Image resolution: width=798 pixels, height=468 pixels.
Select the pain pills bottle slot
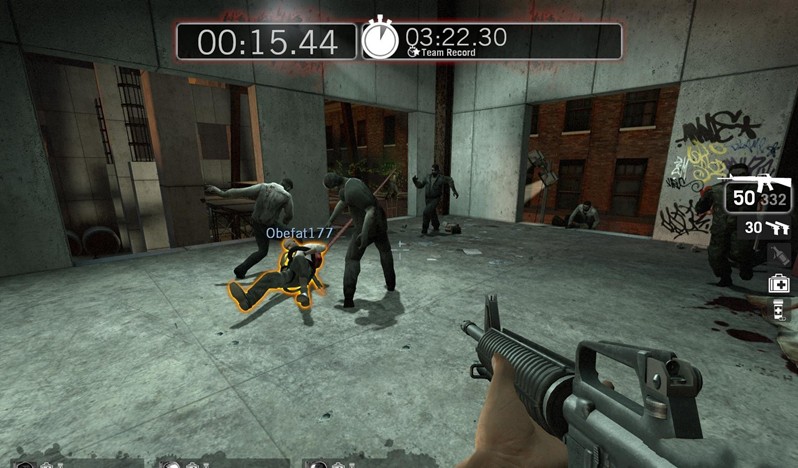point(779,311)
